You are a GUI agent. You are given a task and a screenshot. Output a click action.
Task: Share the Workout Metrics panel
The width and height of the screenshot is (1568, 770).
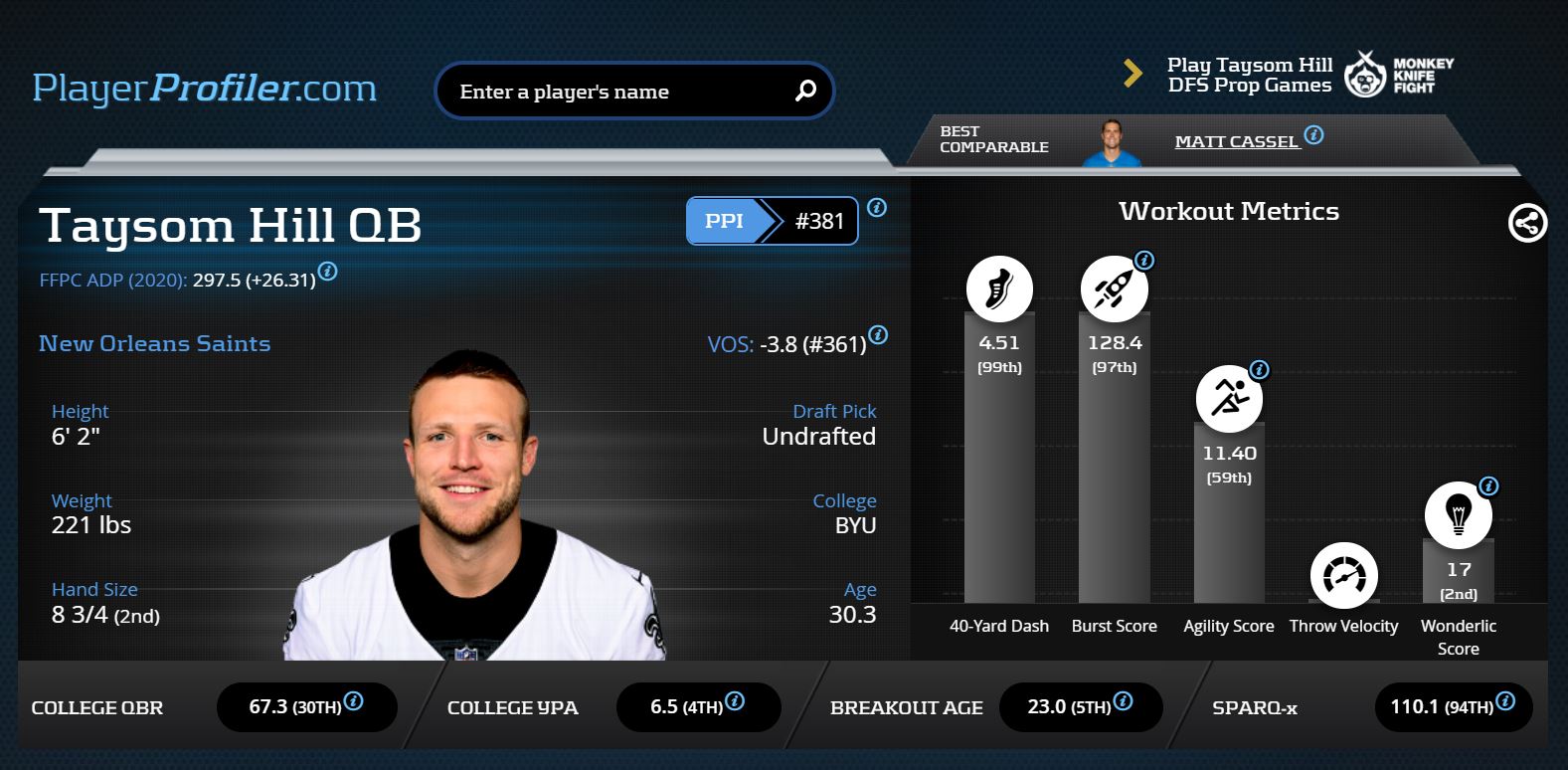1527,223
